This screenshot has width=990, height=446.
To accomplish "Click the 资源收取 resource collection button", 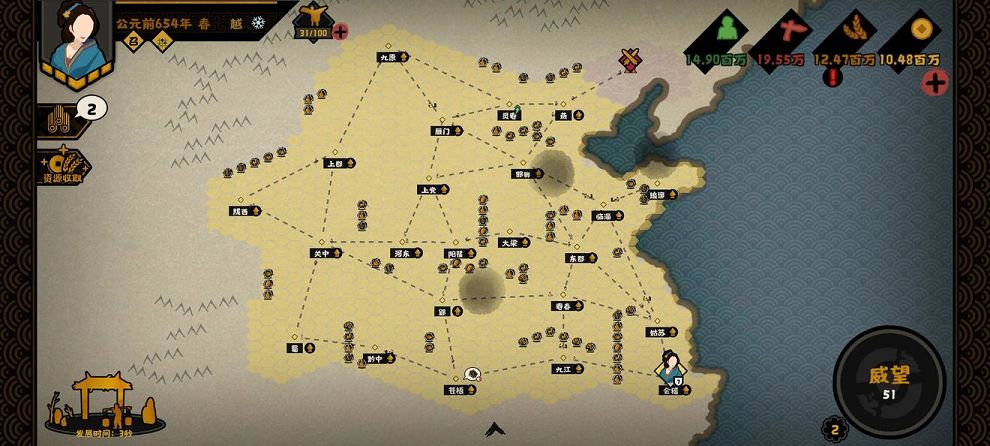I will pyautogui.click(x=62, y=168).
